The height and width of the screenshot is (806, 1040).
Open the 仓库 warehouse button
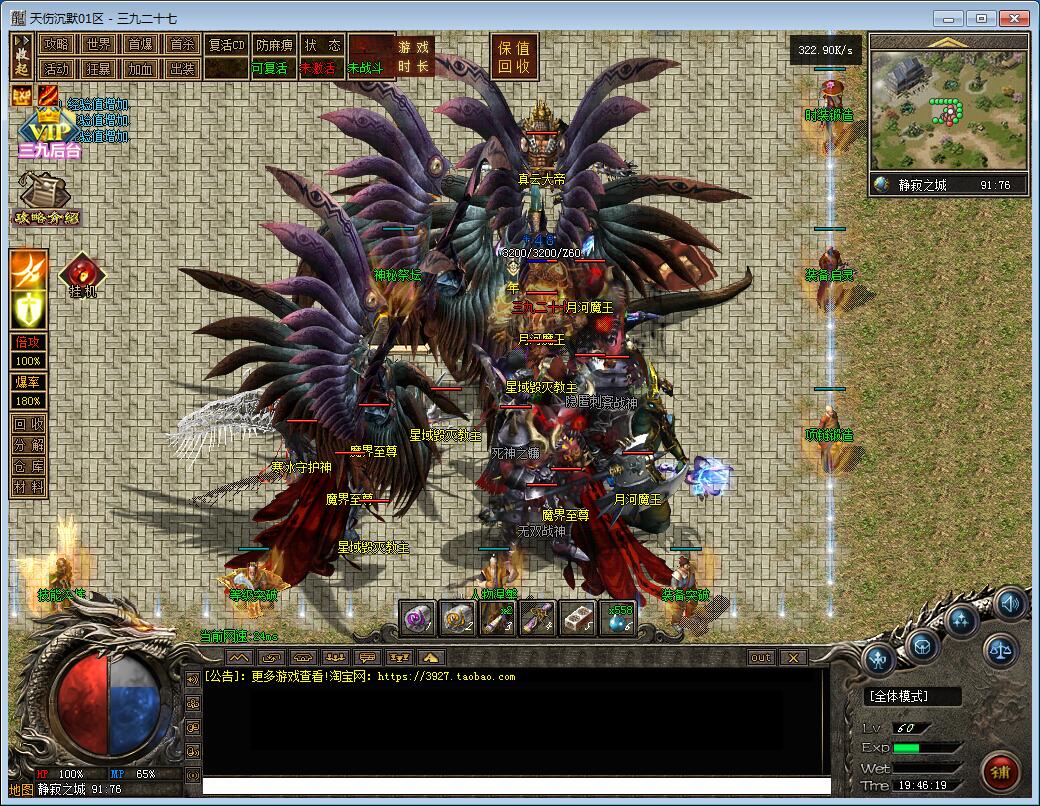click(x=28, y=466)
